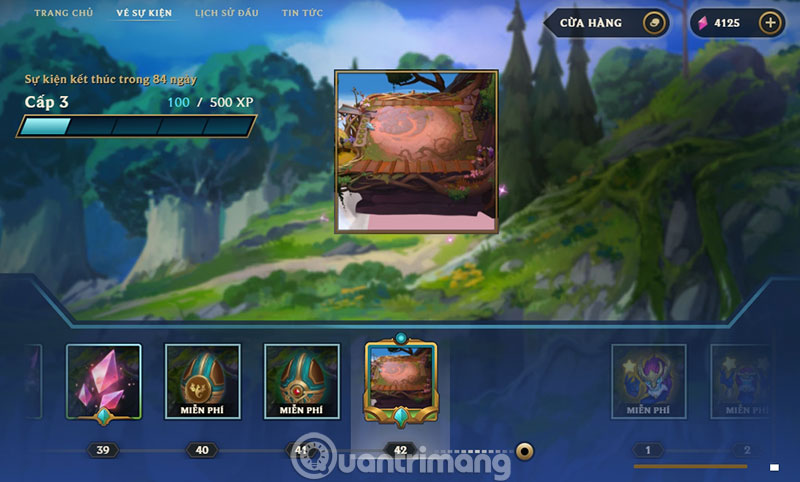Viewport: 800px width, 482px height.
Task: Choose the free egg reward at level 40
Action: point(202,380)
